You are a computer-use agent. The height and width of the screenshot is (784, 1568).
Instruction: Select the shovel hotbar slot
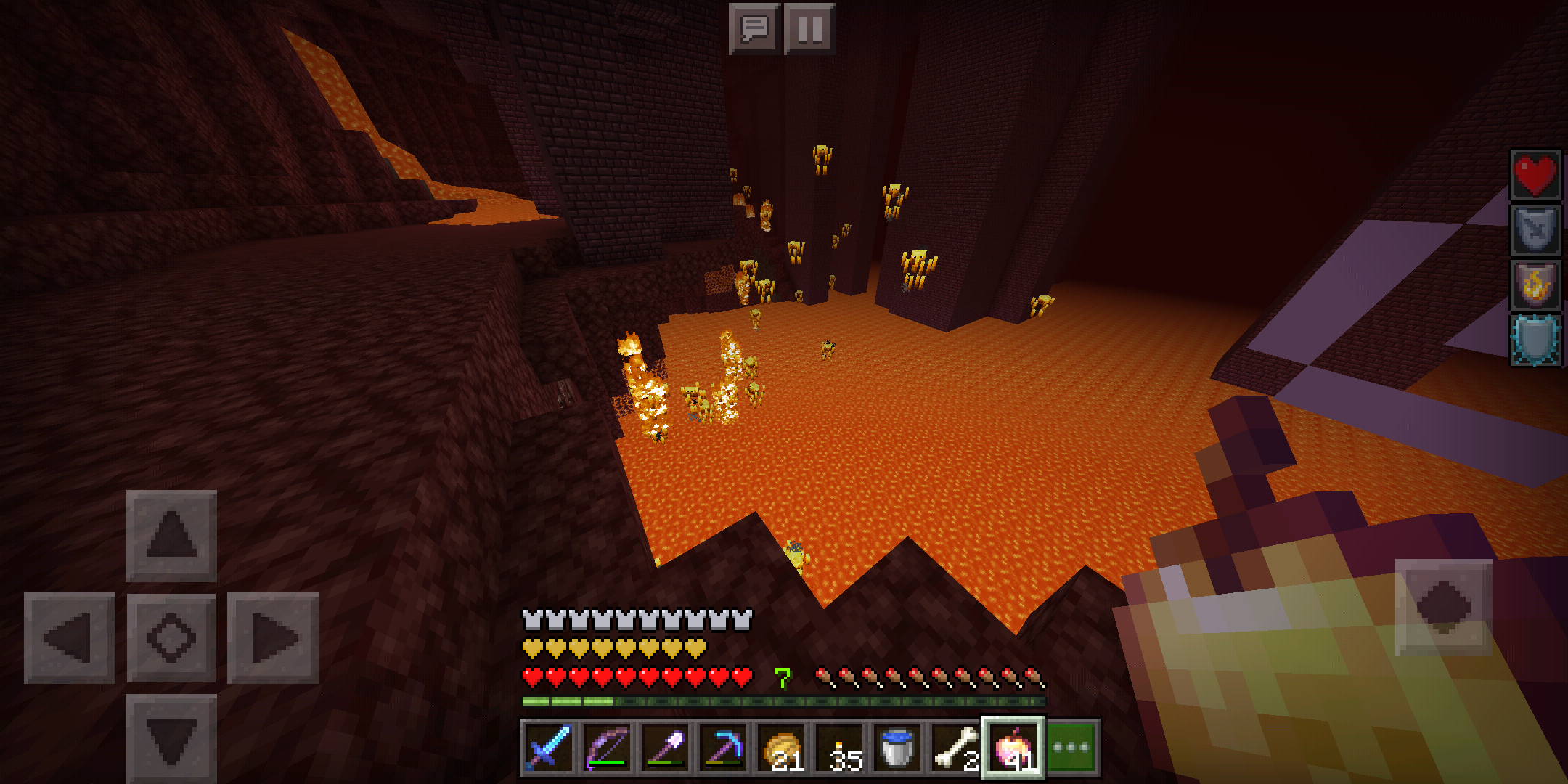(x=665, y=748)
